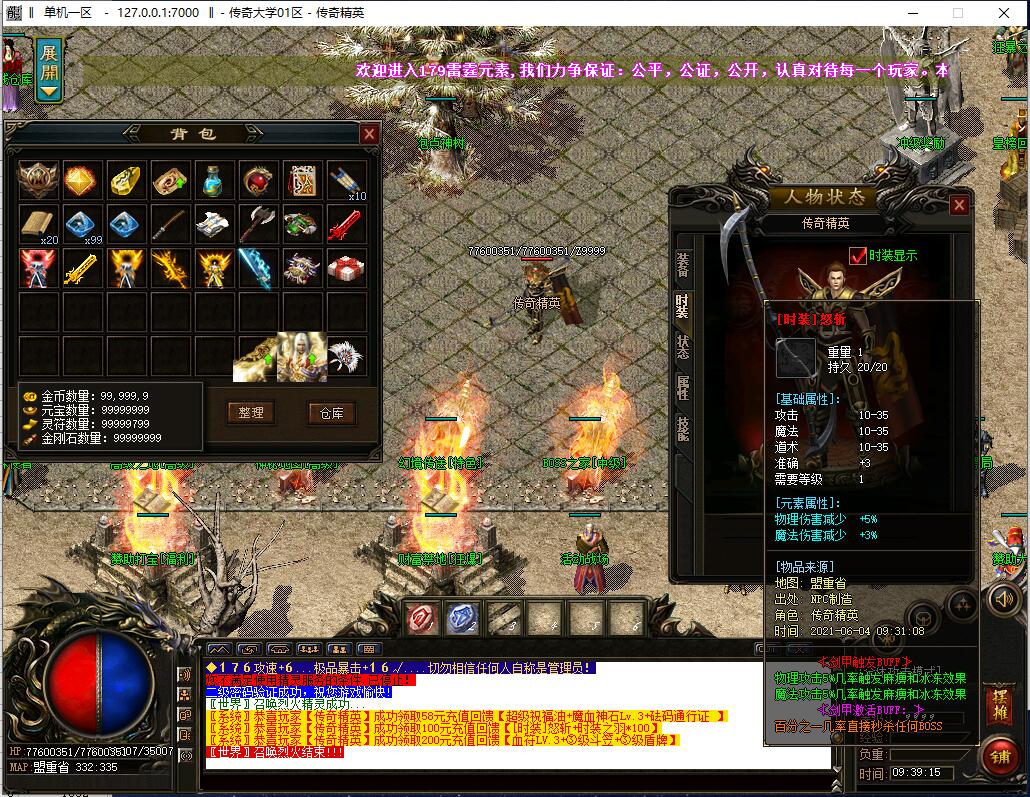The height and width of the screenshot is (797, 1030).
Task: Use the red item in the hotbar
Action: [x=420, y=620]
